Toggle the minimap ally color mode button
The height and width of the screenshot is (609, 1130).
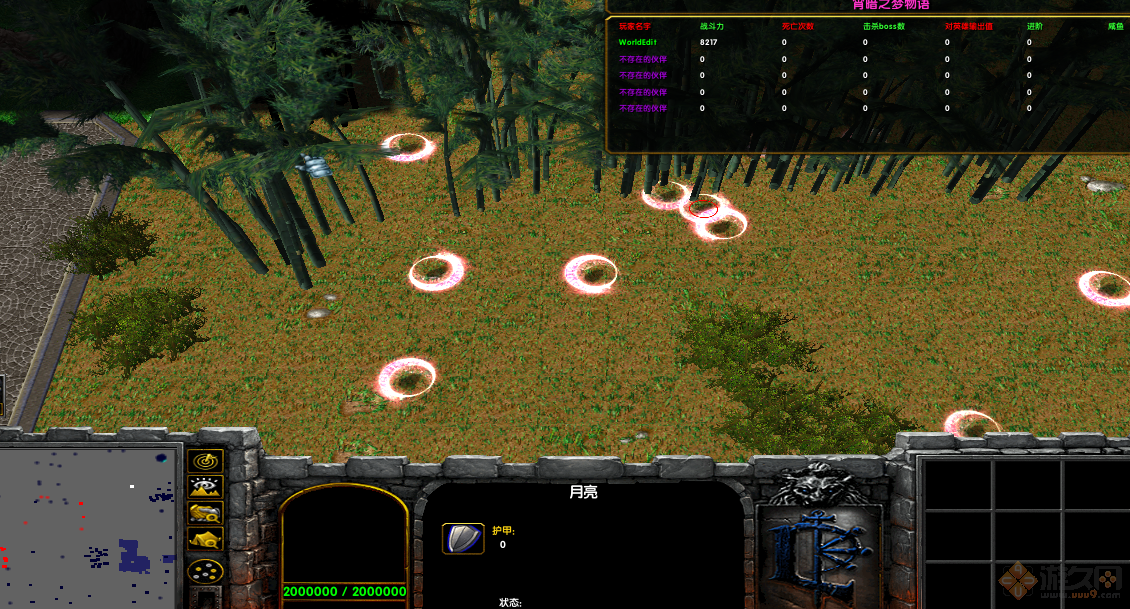205,514
